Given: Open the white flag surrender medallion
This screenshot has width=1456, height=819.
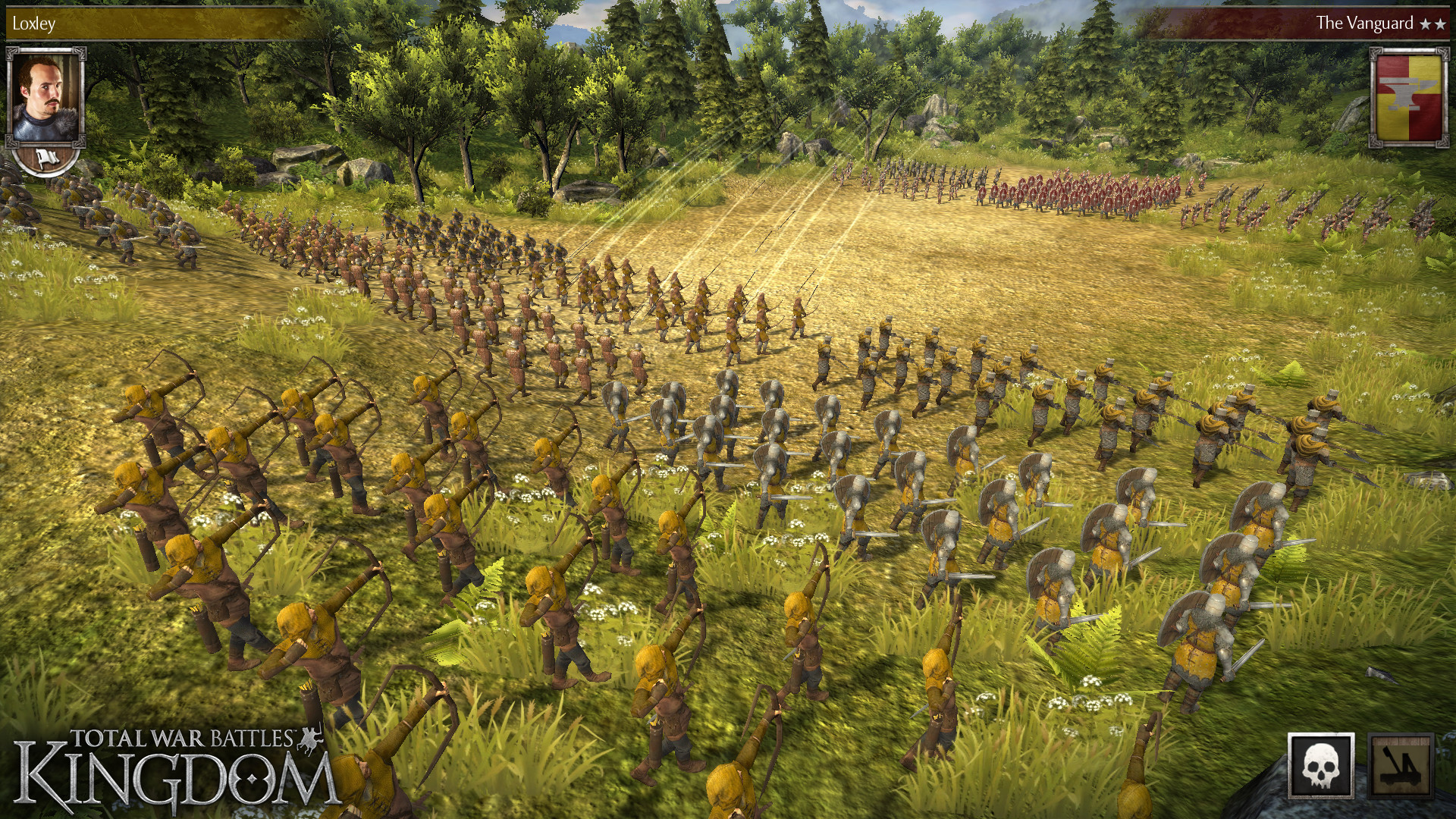Looking at the screenshot, I should (47, 159).
